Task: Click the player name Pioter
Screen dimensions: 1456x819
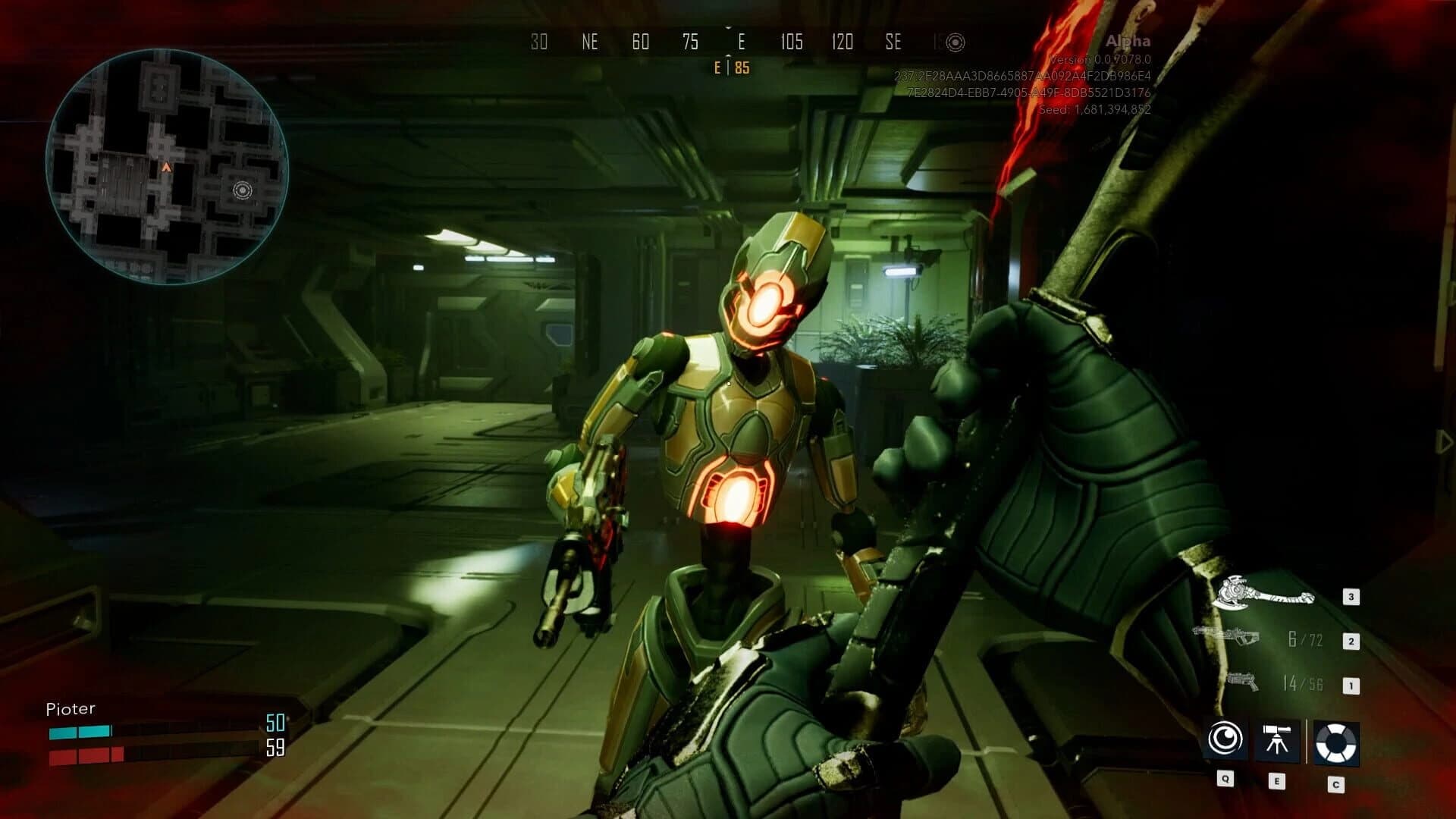Action: pyautogui.click(x=71, y=709)
